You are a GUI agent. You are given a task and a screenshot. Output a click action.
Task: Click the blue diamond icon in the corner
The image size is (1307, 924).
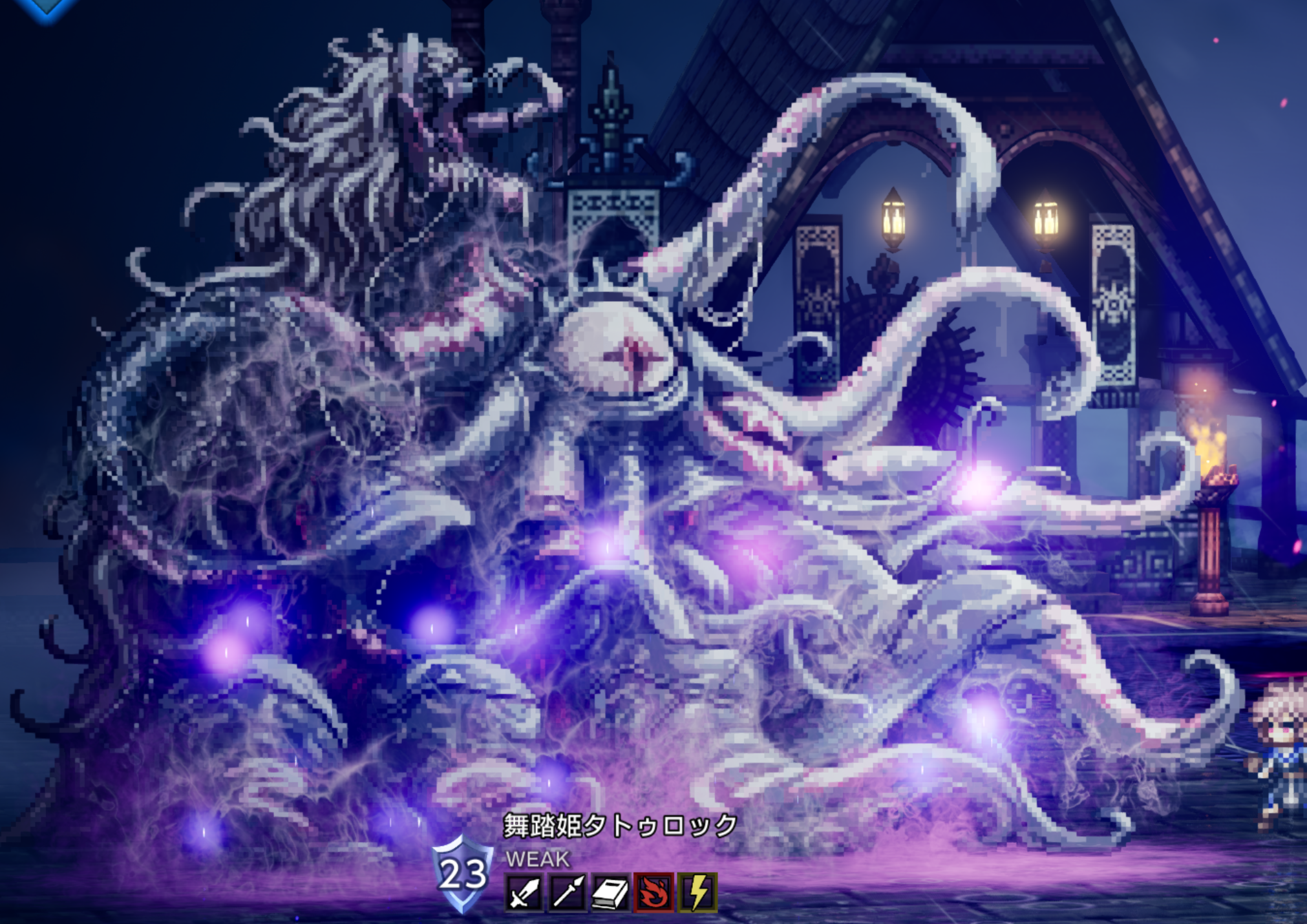click(x=47, y=6)
